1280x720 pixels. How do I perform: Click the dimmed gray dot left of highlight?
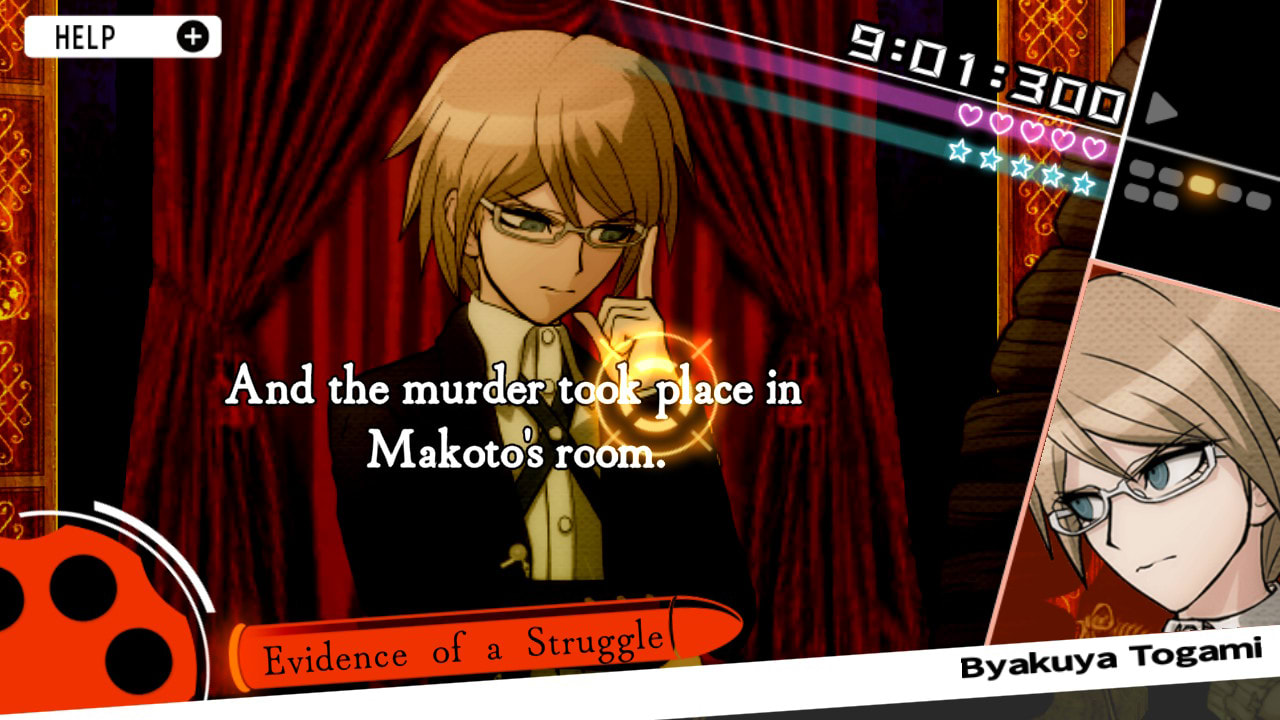click(x=1171, y=178)
